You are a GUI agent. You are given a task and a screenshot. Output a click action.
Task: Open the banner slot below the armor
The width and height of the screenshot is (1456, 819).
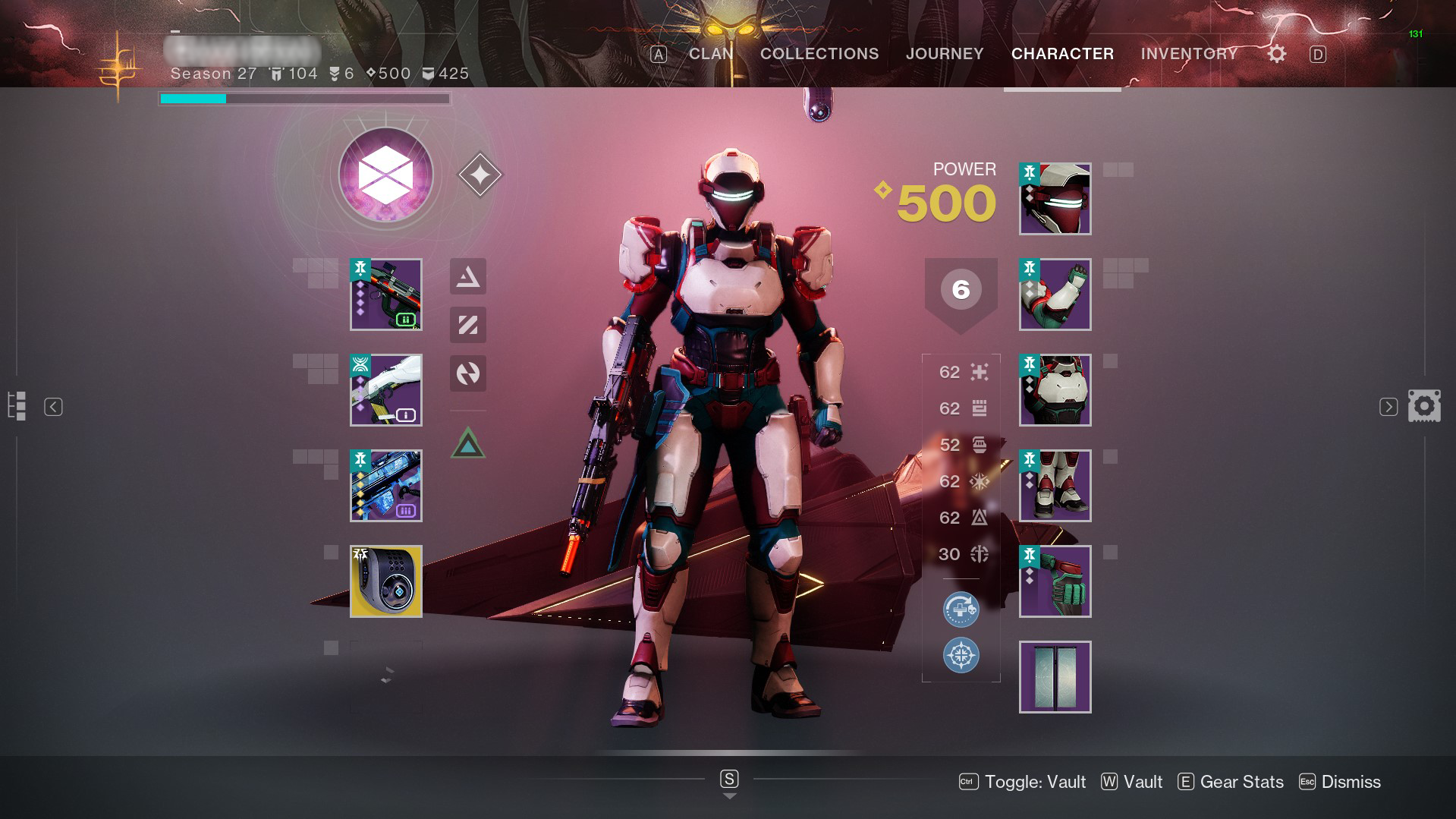click(1055, 677)
